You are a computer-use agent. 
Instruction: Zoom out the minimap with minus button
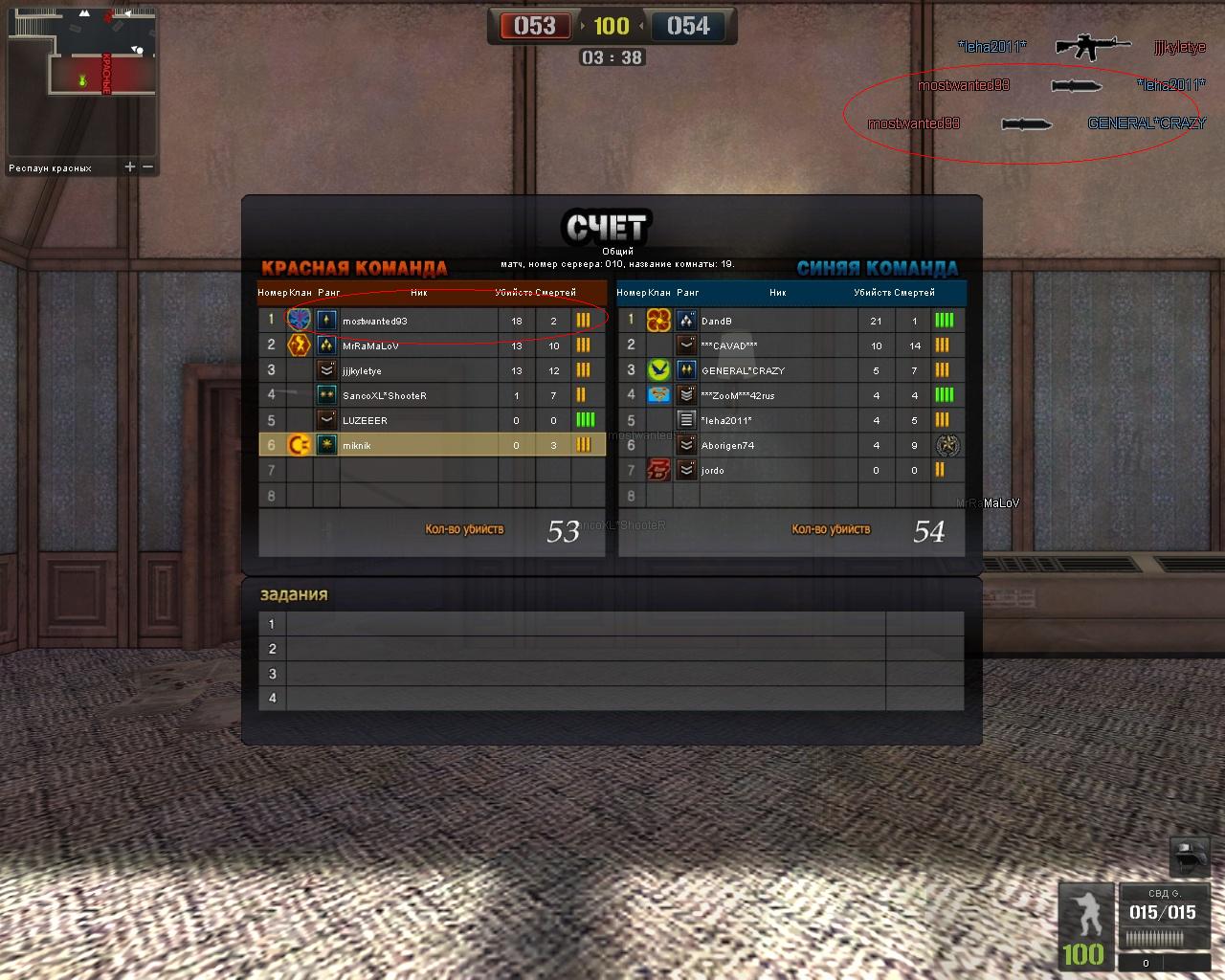148,167
